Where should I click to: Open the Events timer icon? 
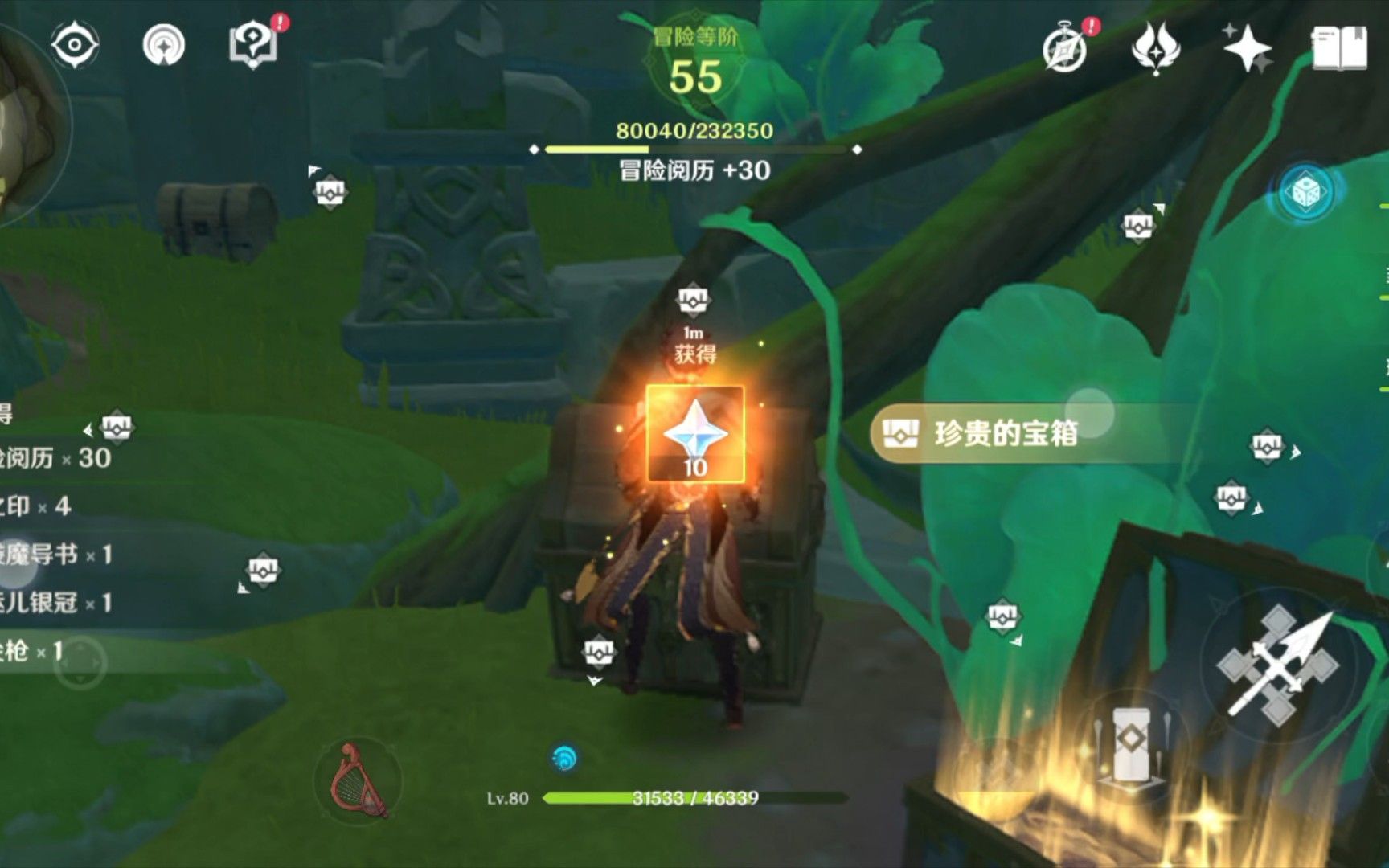[x=1065, y=50]
